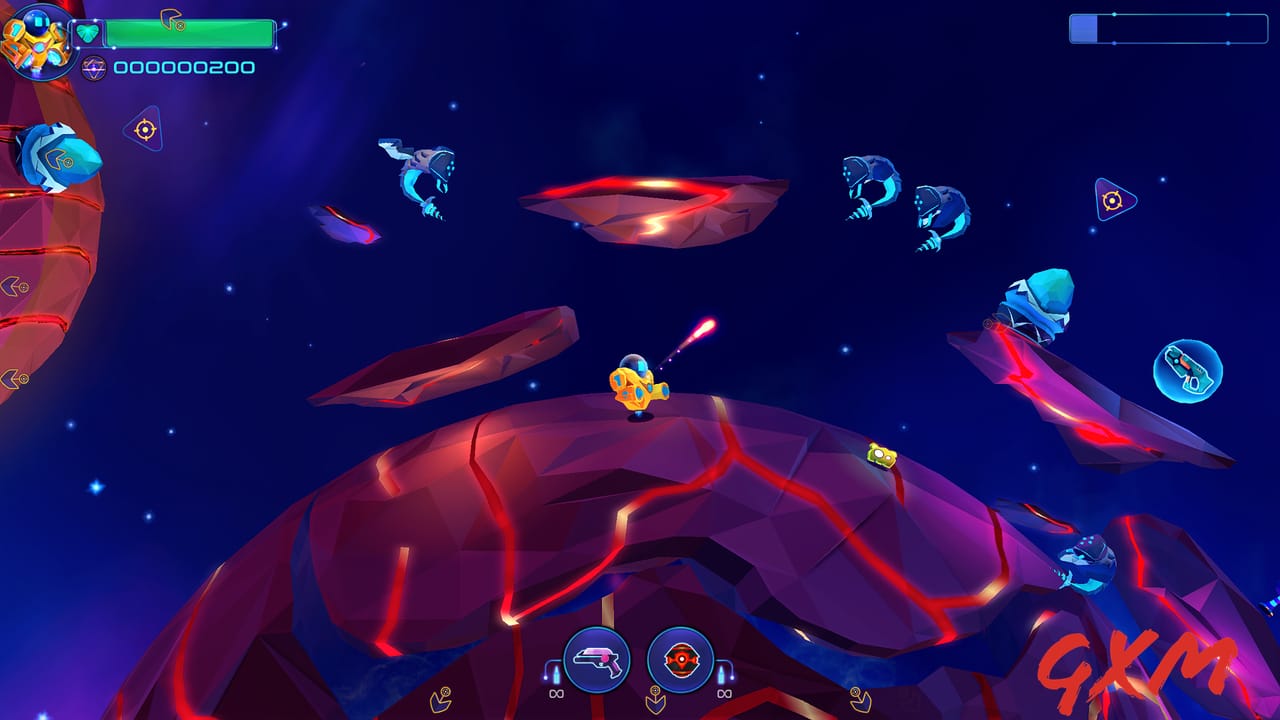Click the infinity symbol right of the bomb gadget
The image size is (1280, 720).
[x=724, y=694]
